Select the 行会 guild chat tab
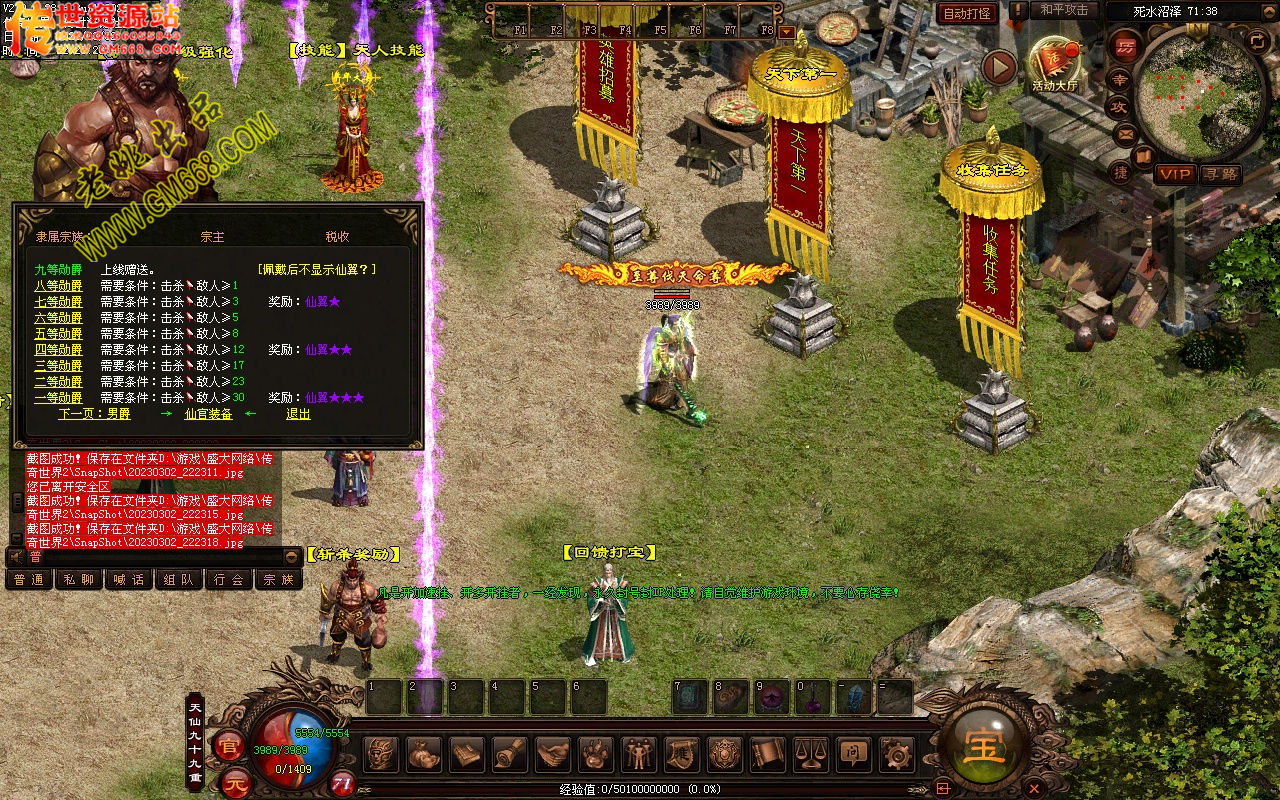The width and height of the screenshot is (1280, 800). point(228,579)
